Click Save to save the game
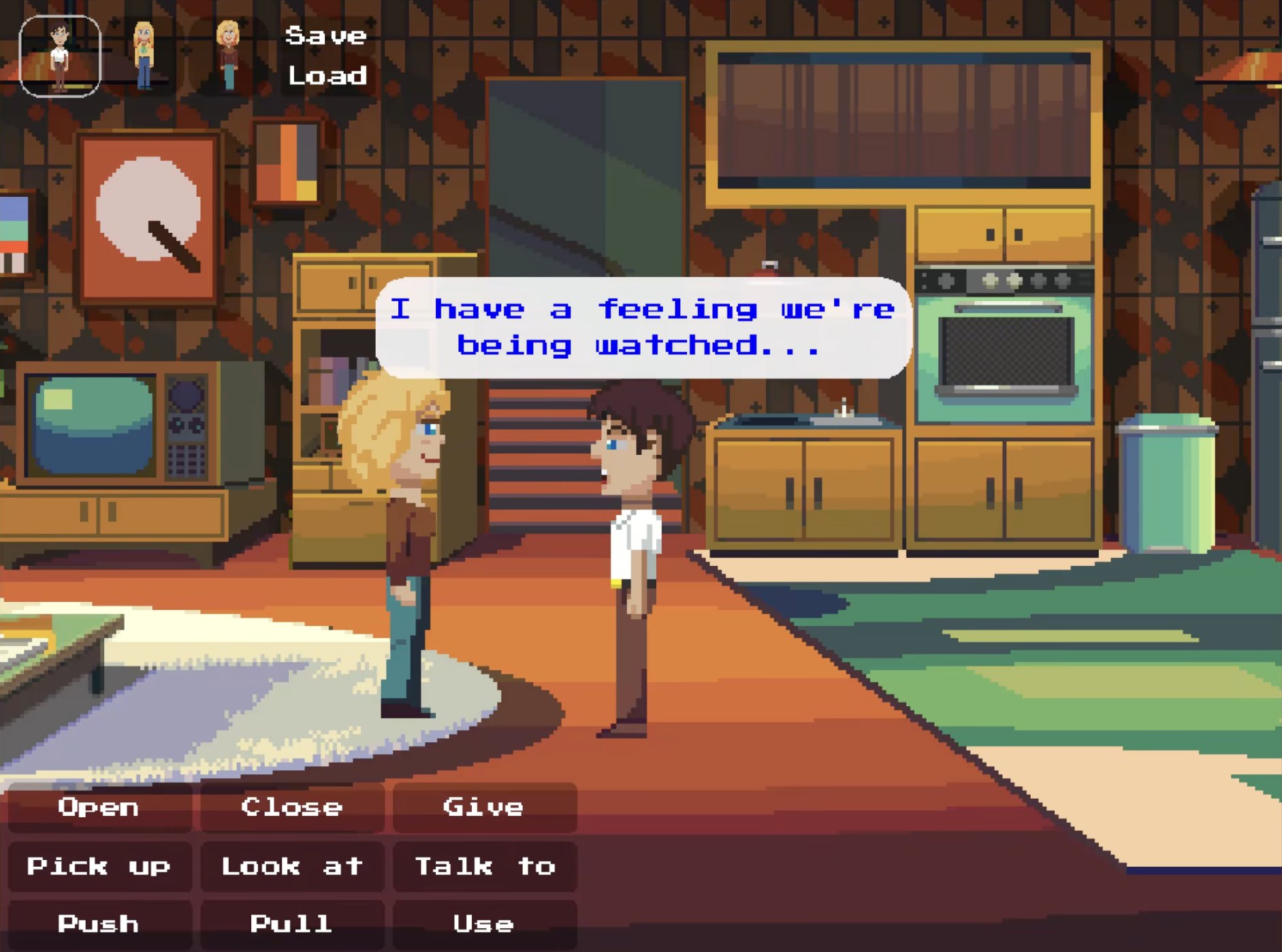 click(325, 35)
